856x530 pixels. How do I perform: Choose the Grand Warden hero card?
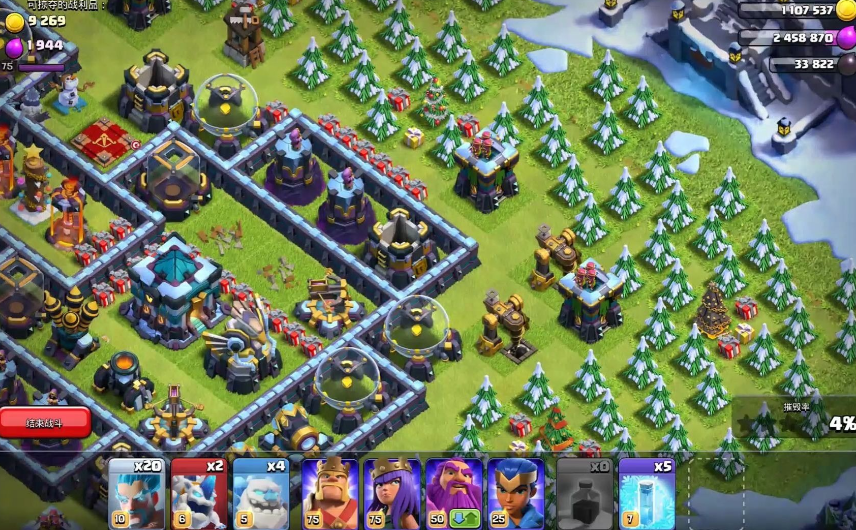454,493
